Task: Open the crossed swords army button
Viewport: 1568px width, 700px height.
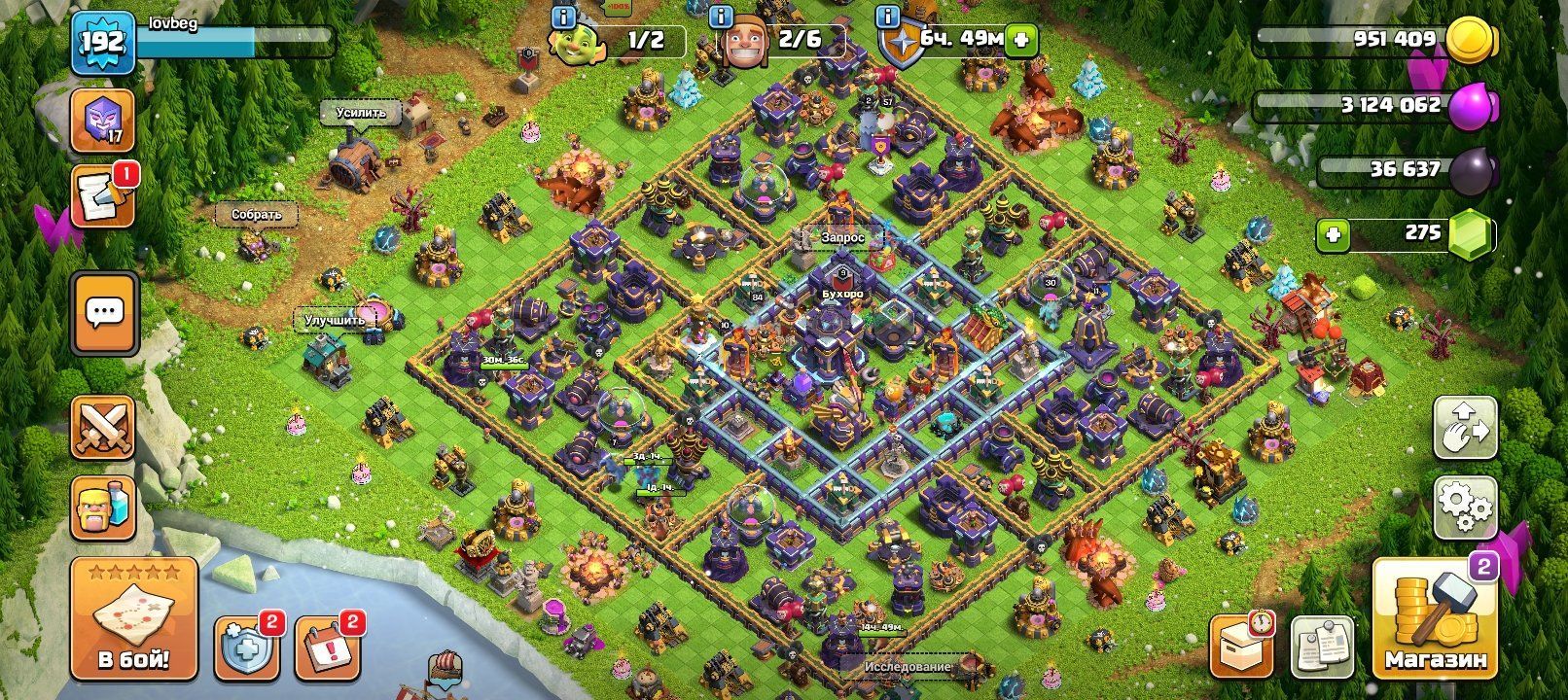Action: 102,428
